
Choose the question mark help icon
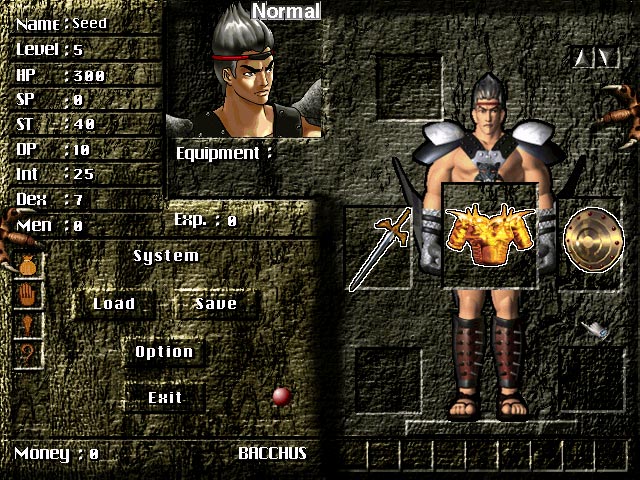[28, 352]
